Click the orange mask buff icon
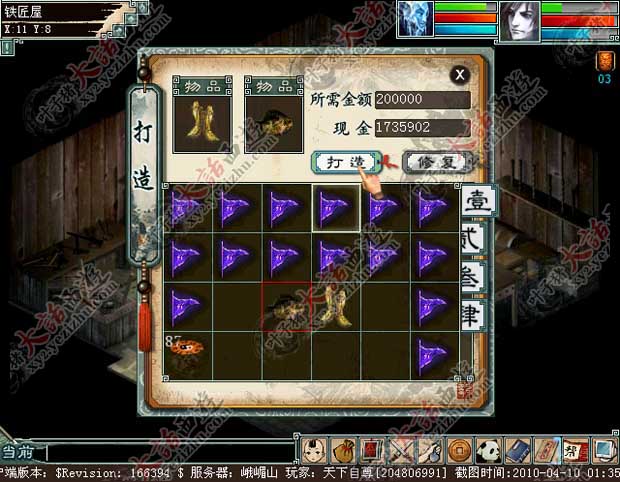620x482 pixels. 605,61
